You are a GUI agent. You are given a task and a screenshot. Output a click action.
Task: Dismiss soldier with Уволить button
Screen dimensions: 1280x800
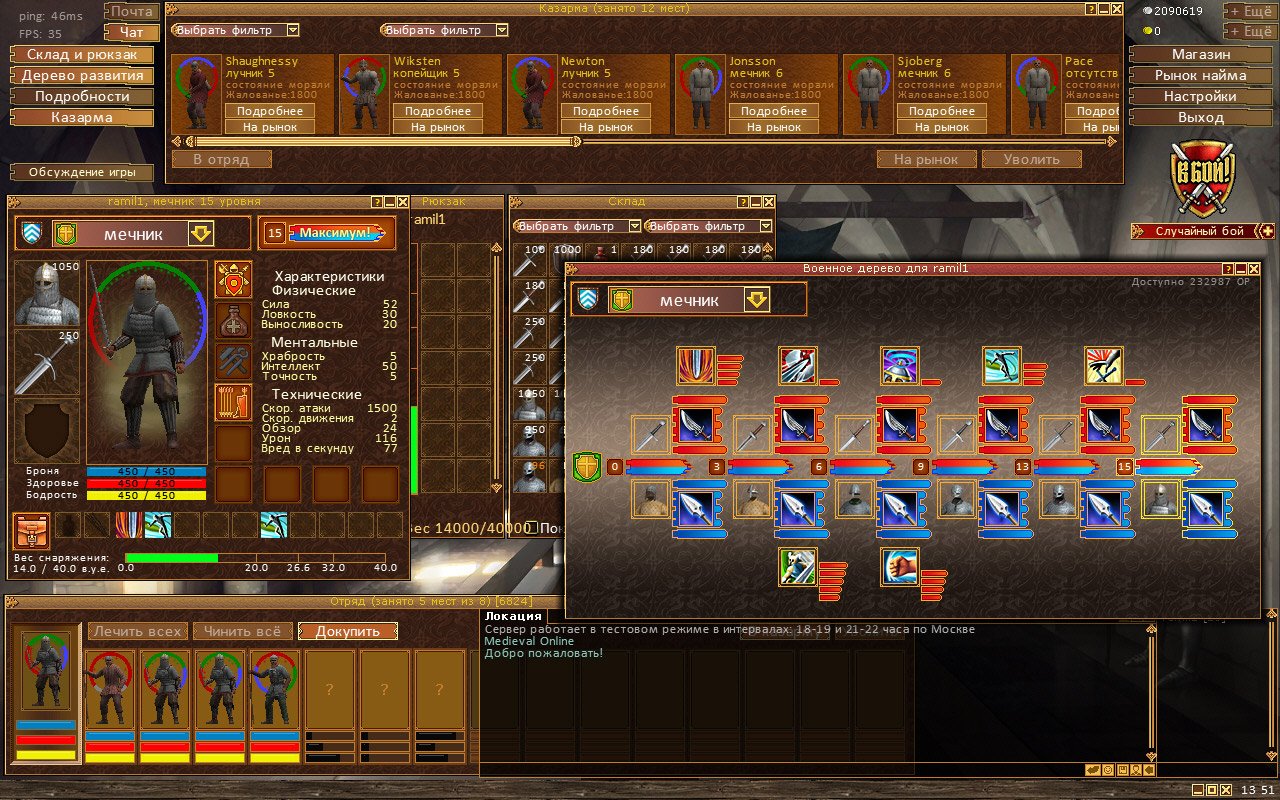[1032, 159]
